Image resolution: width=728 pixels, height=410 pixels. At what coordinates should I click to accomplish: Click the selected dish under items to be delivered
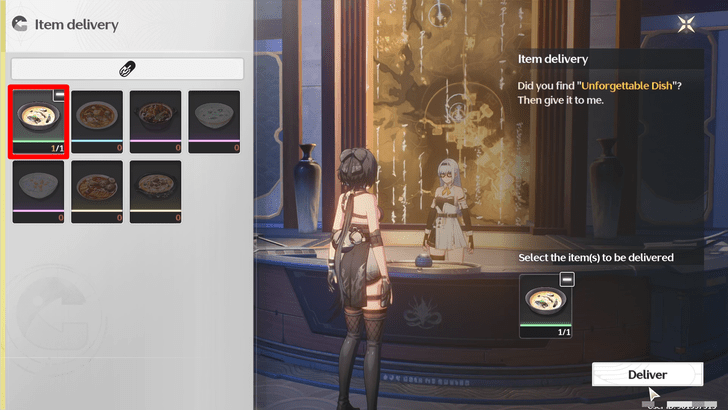click(x=546, y=305)
